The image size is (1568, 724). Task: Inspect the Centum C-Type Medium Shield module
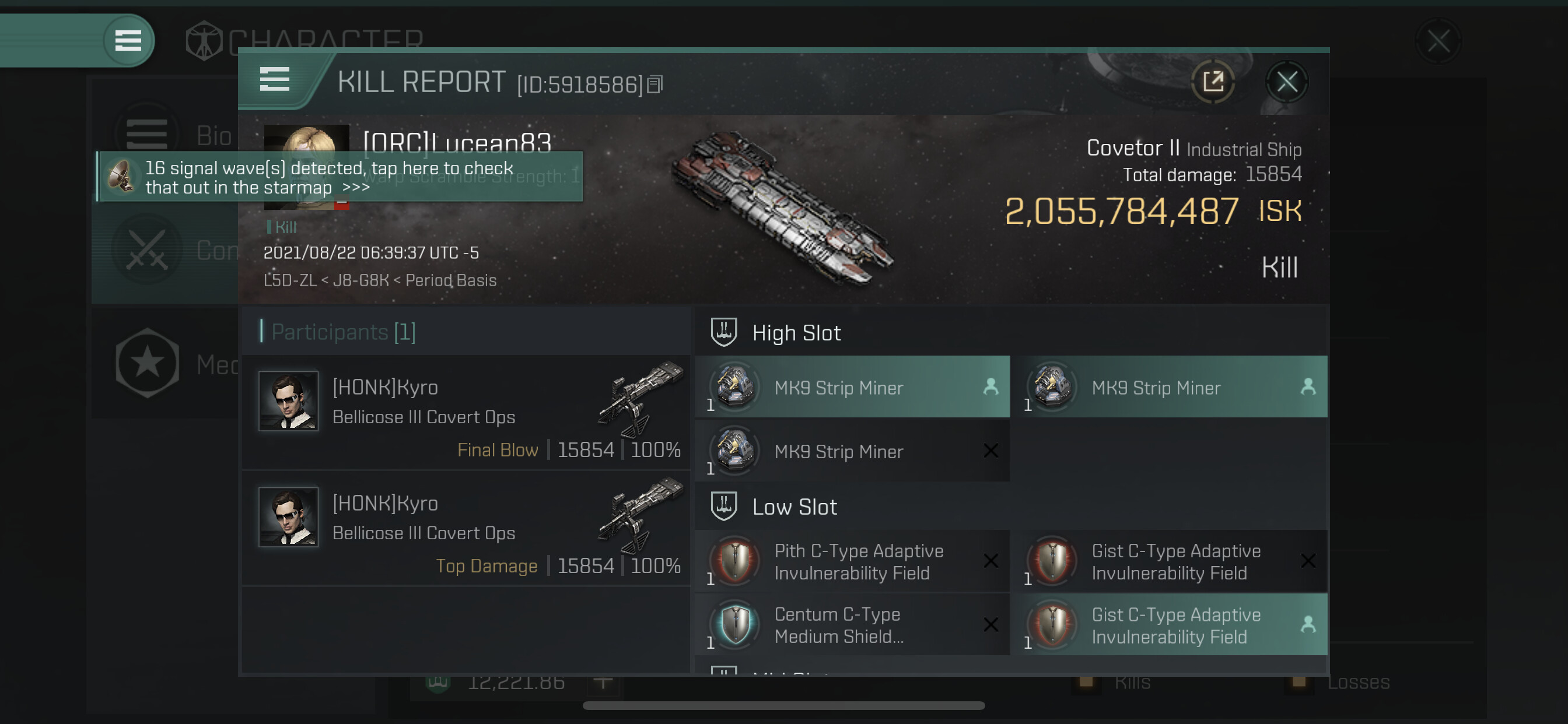(x=852, y=625)
